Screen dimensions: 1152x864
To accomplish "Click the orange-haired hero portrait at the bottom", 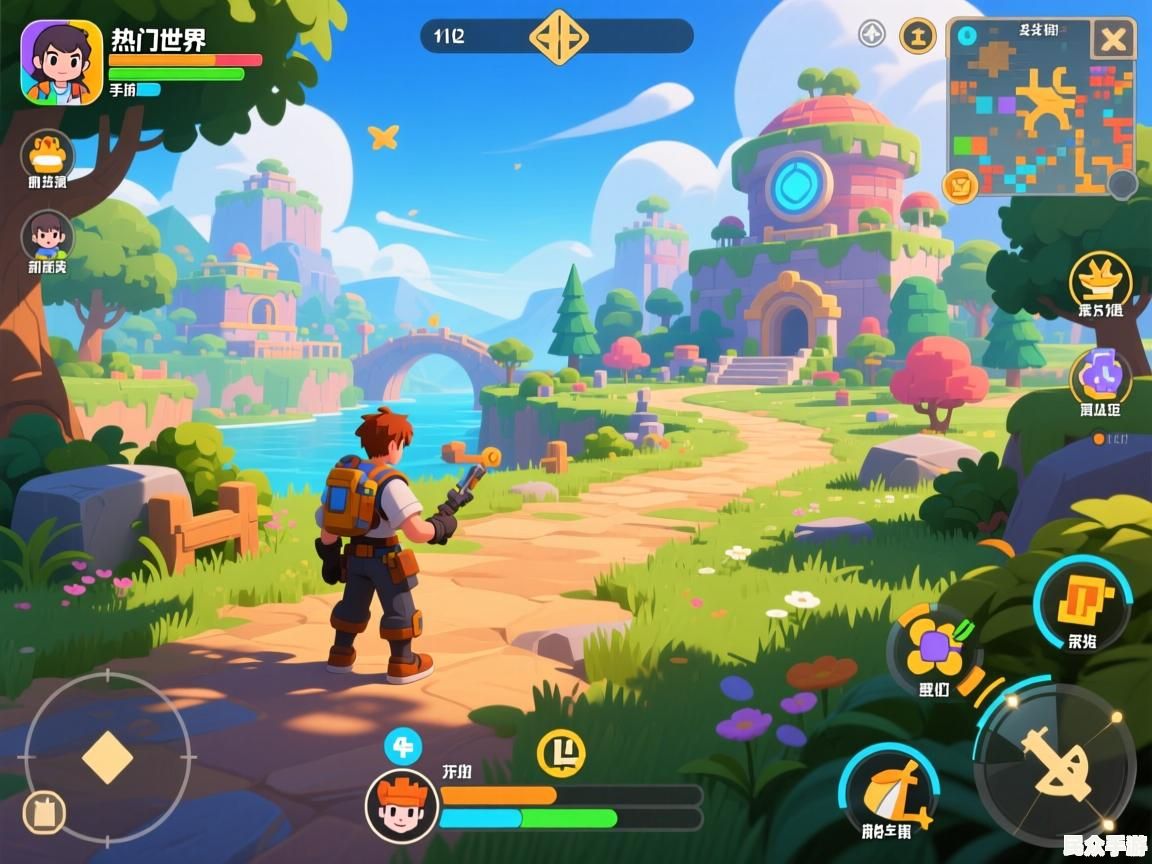I will click(401, 806).
